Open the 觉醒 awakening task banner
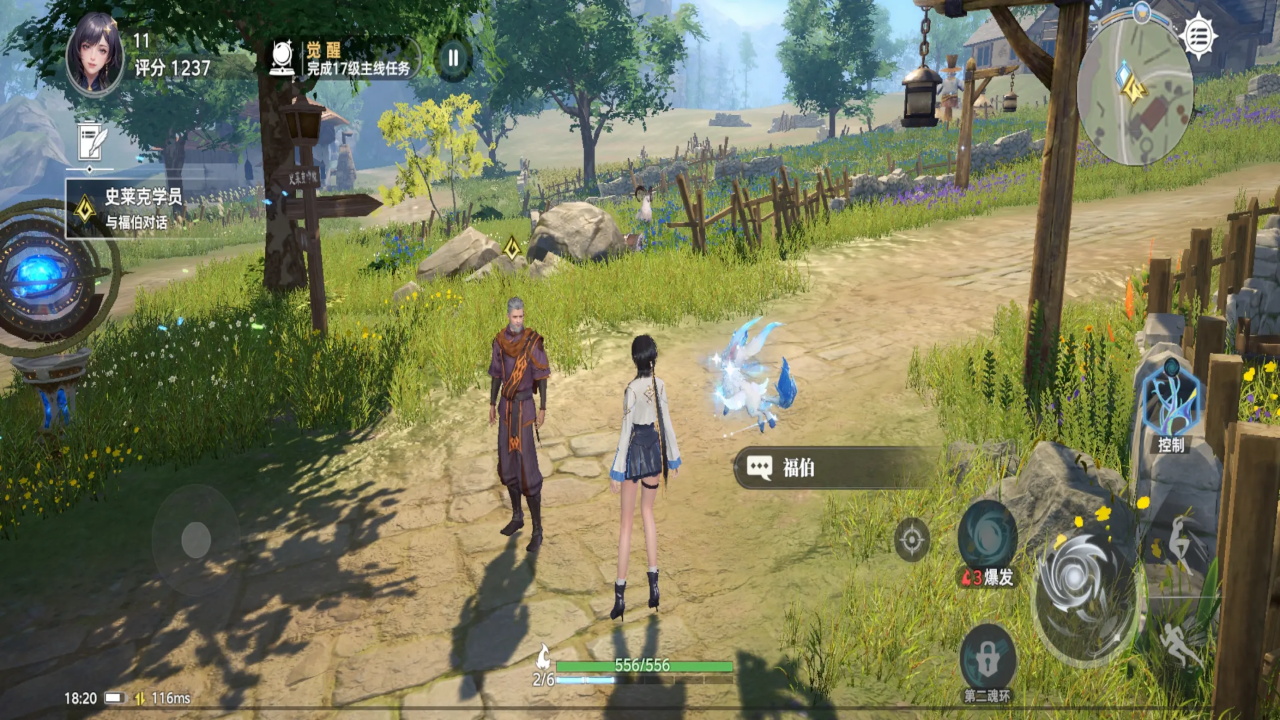The width and height of the screenshot is (1280, 720). [343, 58]
